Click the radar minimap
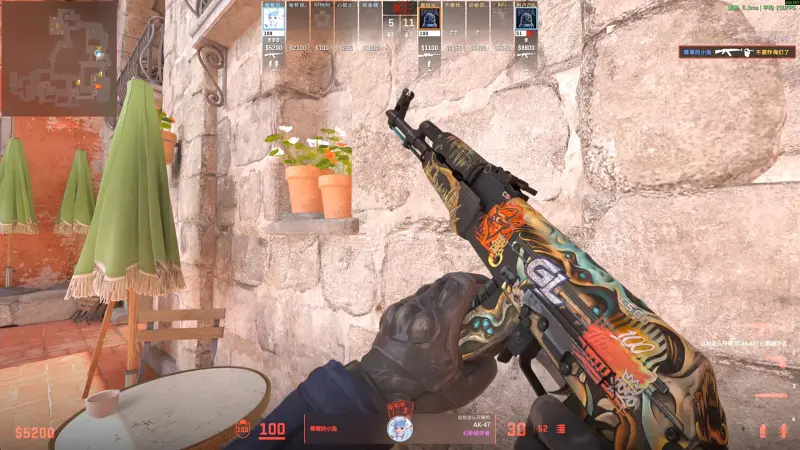800x450 pixels. click(x=58, y=57)
